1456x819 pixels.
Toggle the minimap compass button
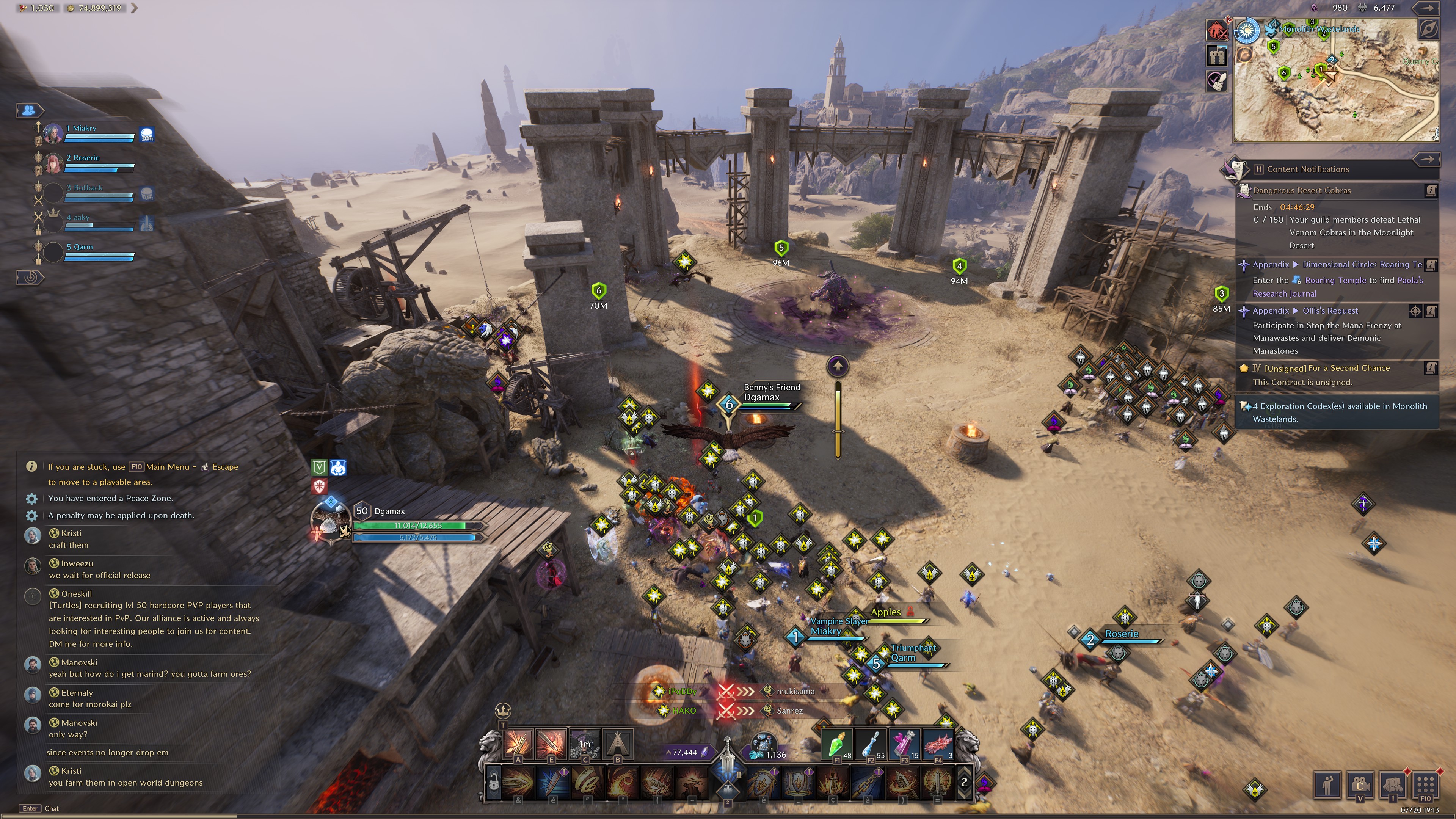1428,28
